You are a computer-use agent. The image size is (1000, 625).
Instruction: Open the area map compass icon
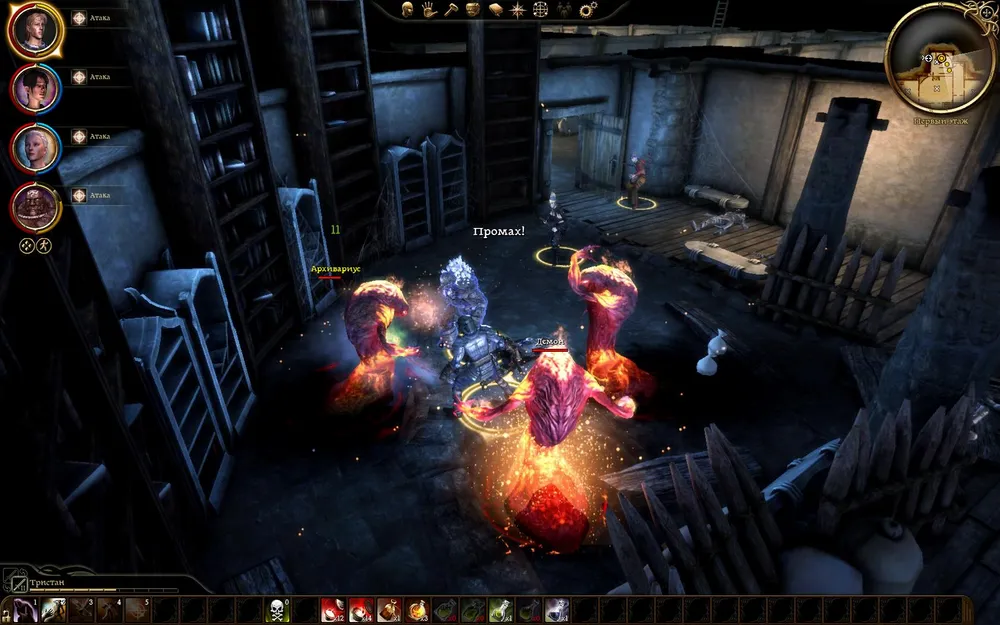[x=518, y=10]
